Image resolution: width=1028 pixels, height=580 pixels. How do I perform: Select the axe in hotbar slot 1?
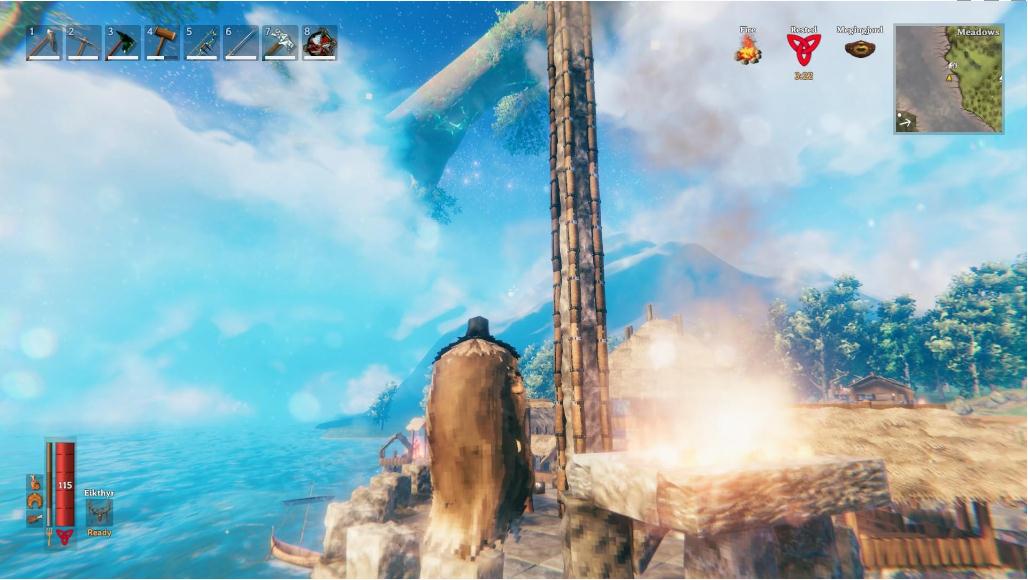coord(45,43)
